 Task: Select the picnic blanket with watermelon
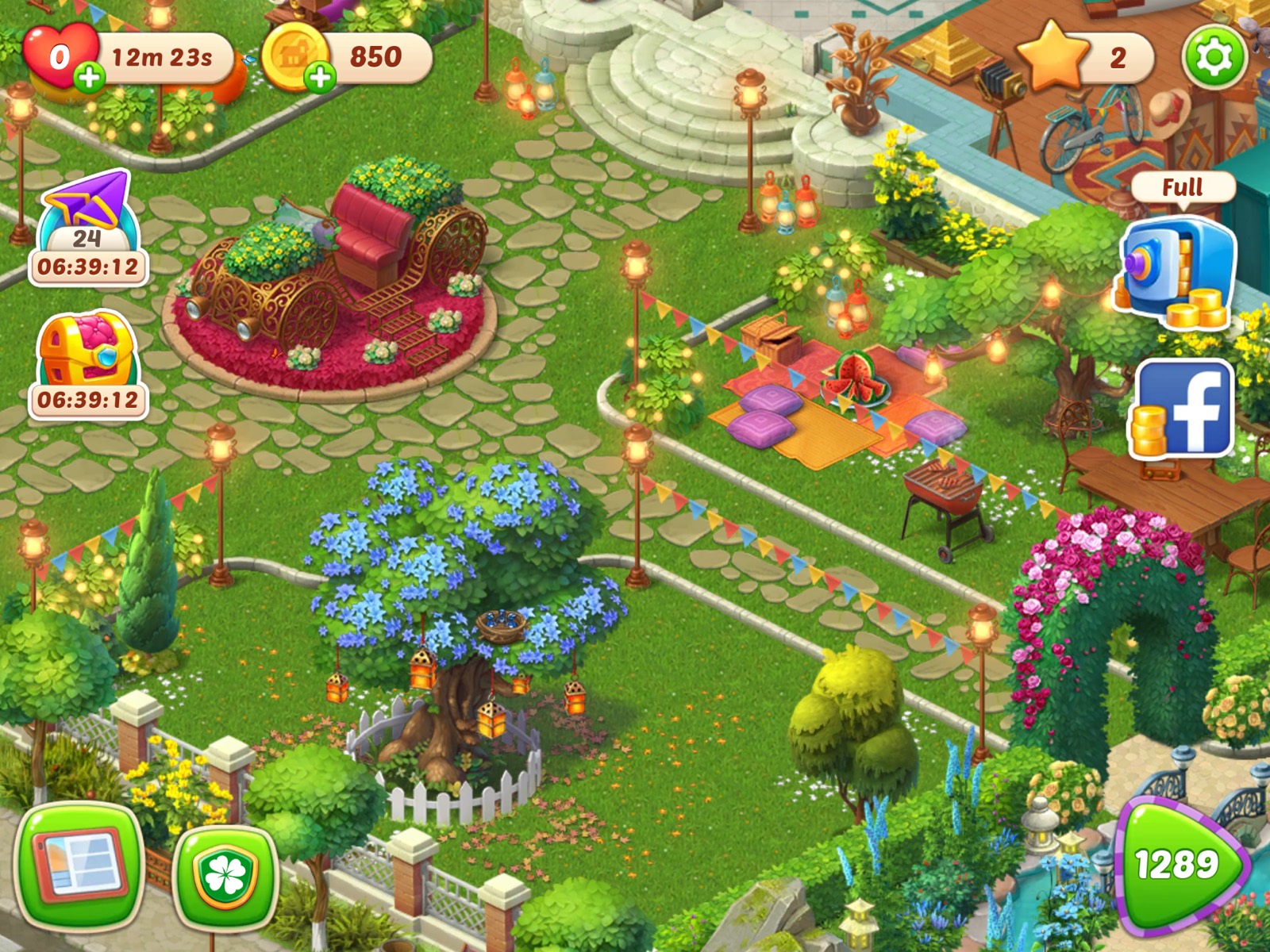click(857, 381)
